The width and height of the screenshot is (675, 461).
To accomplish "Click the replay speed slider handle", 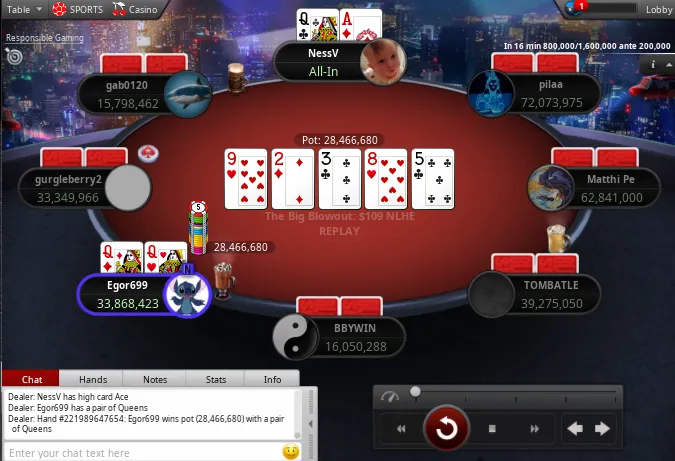I will (x=414, y=393).
